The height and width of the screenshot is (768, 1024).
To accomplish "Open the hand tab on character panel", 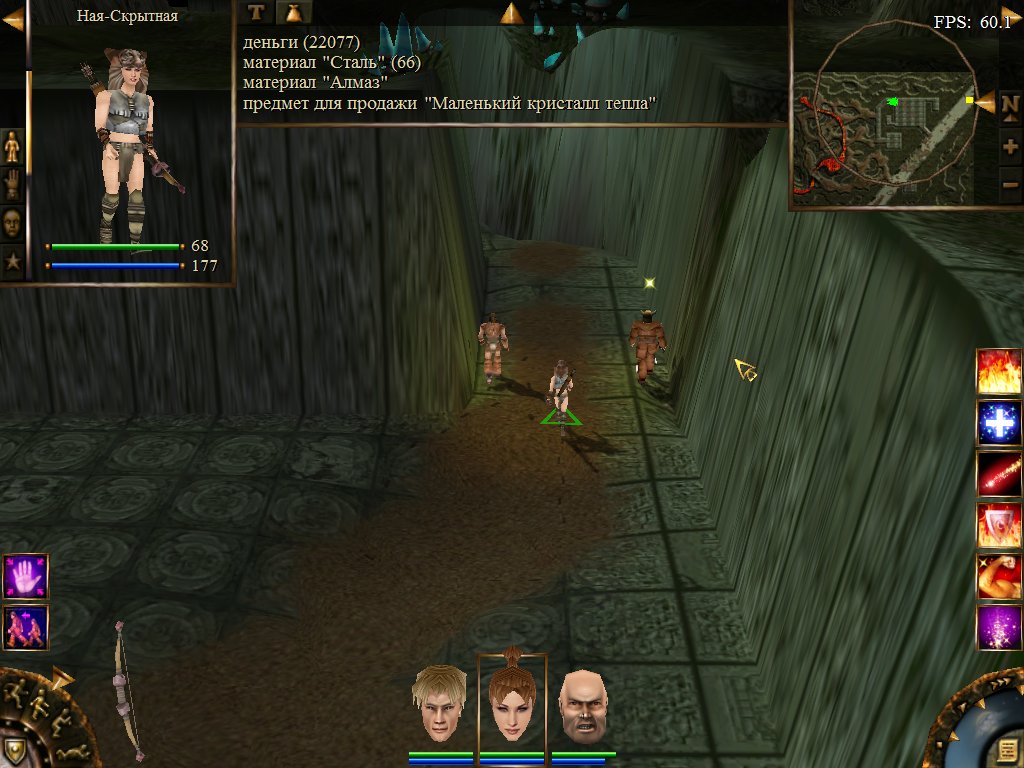I will click(12, 185).
